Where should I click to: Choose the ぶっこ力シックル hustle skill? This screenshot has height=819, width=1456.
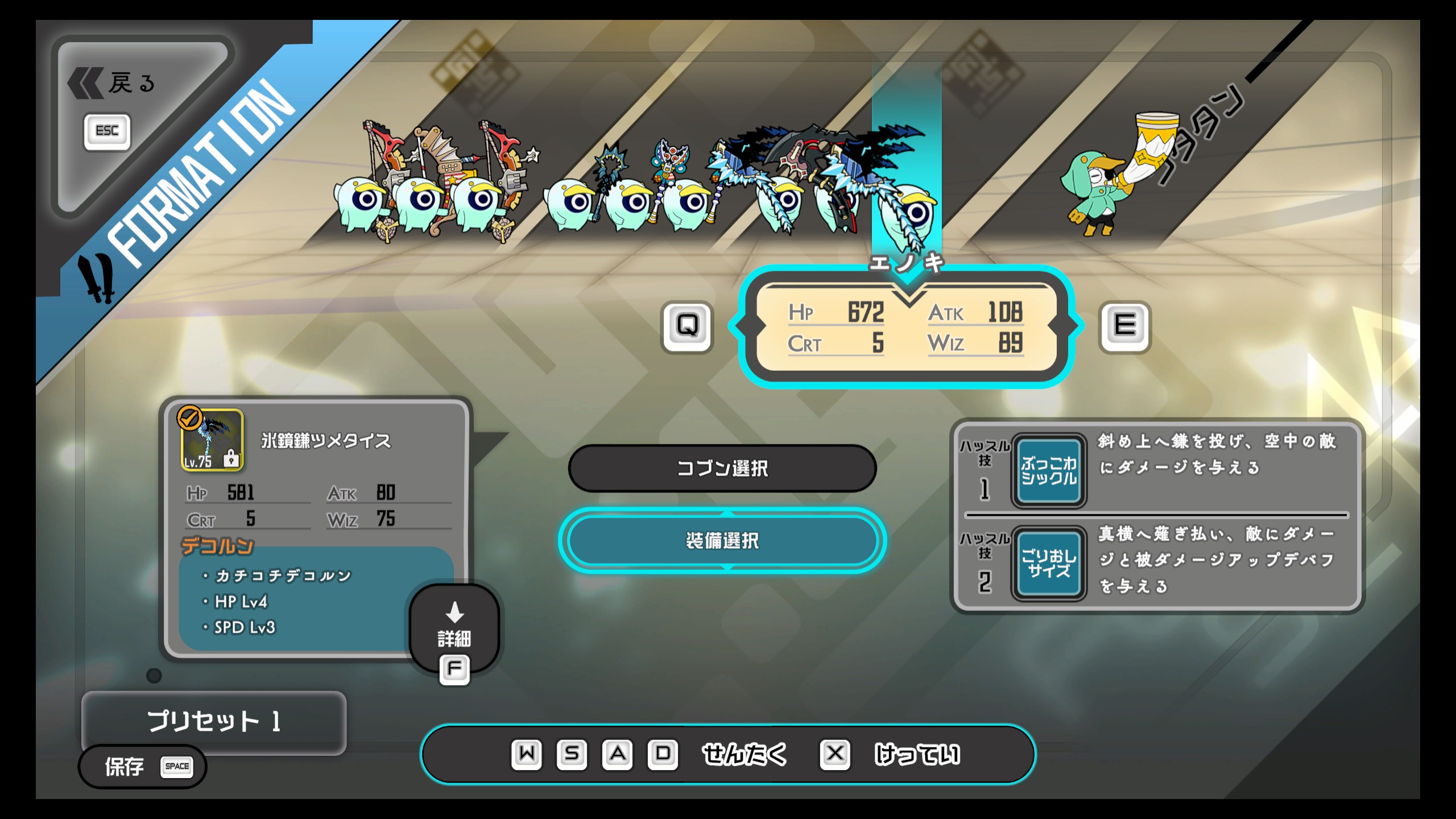[x=1048, y=471]
